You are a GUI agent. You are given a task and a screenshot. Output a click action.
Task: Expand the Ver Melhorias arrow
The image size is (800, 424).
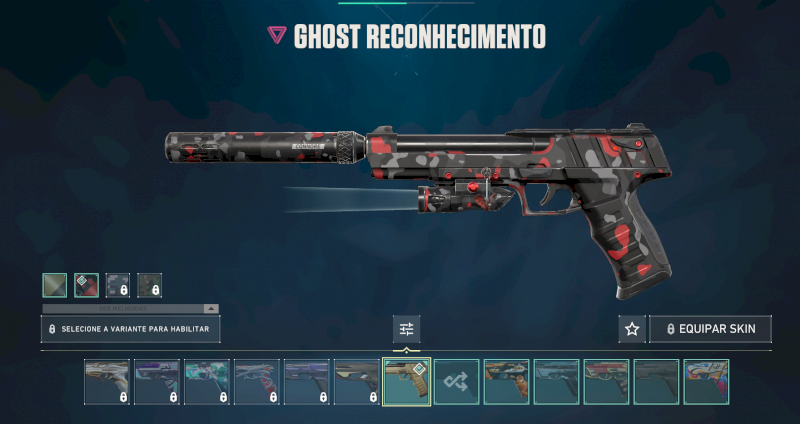211,309
